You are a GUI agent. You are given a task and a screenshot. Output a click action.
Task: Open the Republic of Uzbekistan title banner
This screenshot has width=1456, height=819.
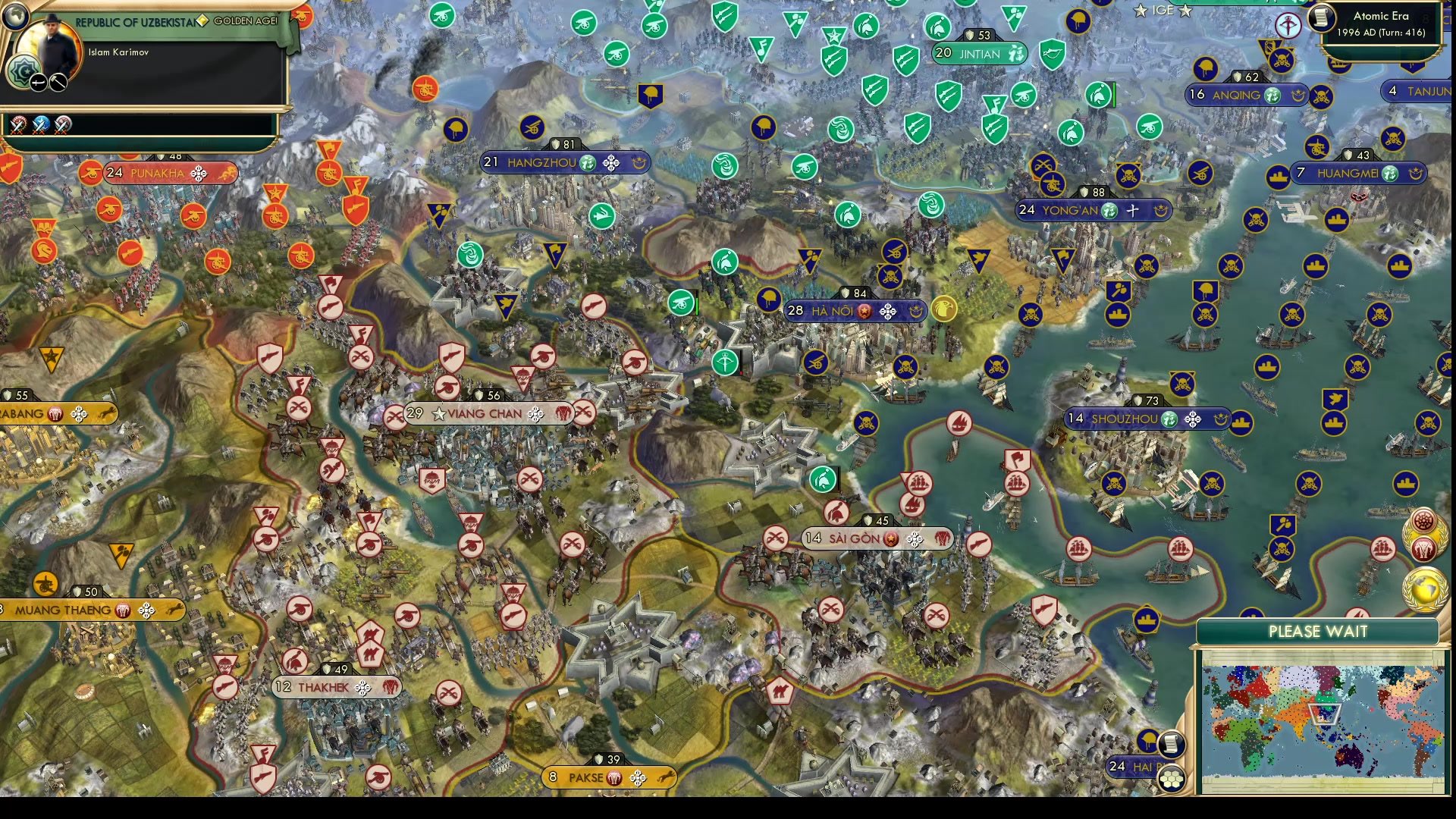[x=135, y=22]
